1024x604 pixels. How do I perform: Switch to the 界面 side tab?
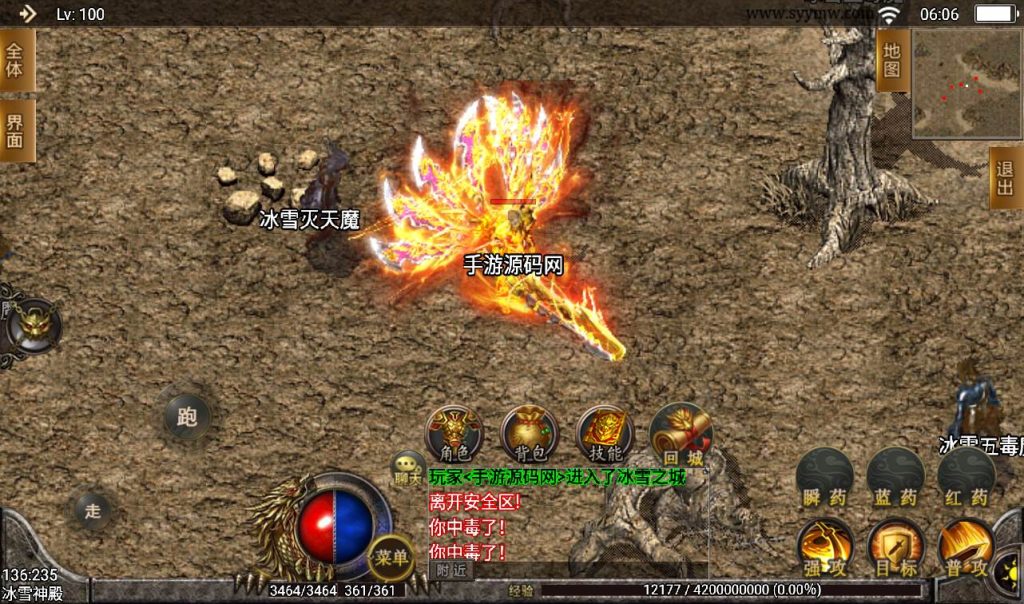pyautogui.click(x=16, y=130)
